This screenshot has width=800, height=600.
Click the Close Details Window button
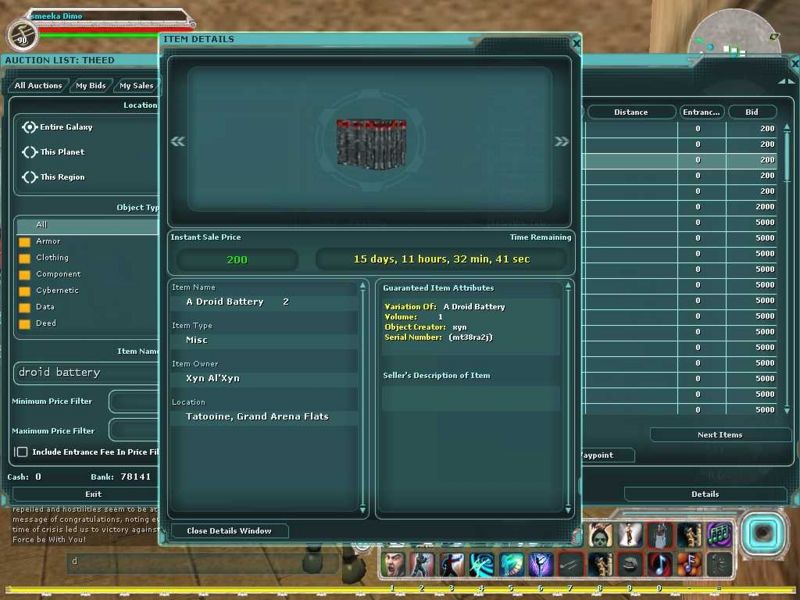pyautogui.click(x=229, y=531)
